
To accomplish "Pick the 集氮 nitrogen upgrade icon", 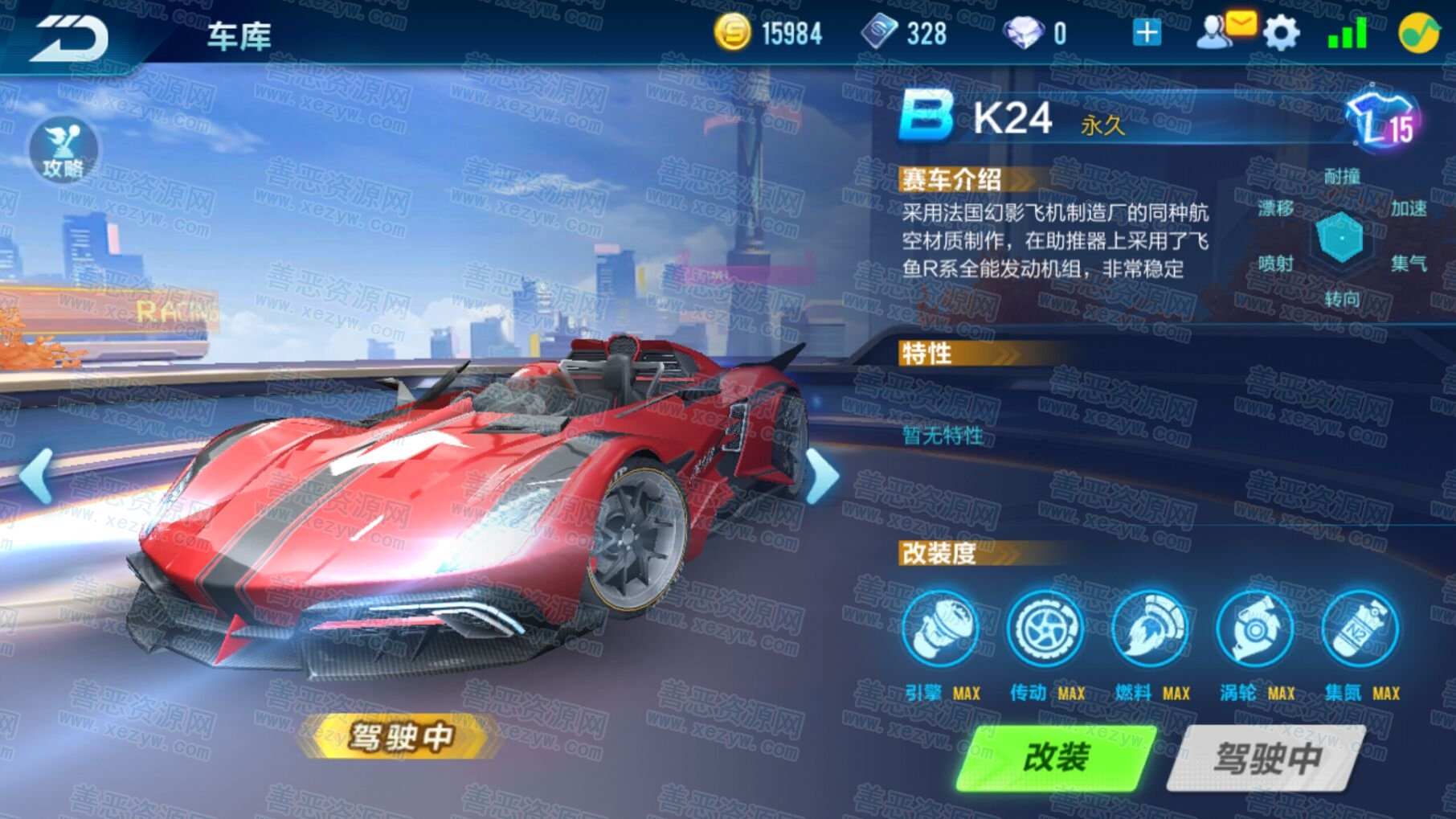I will pos(1360,629).
